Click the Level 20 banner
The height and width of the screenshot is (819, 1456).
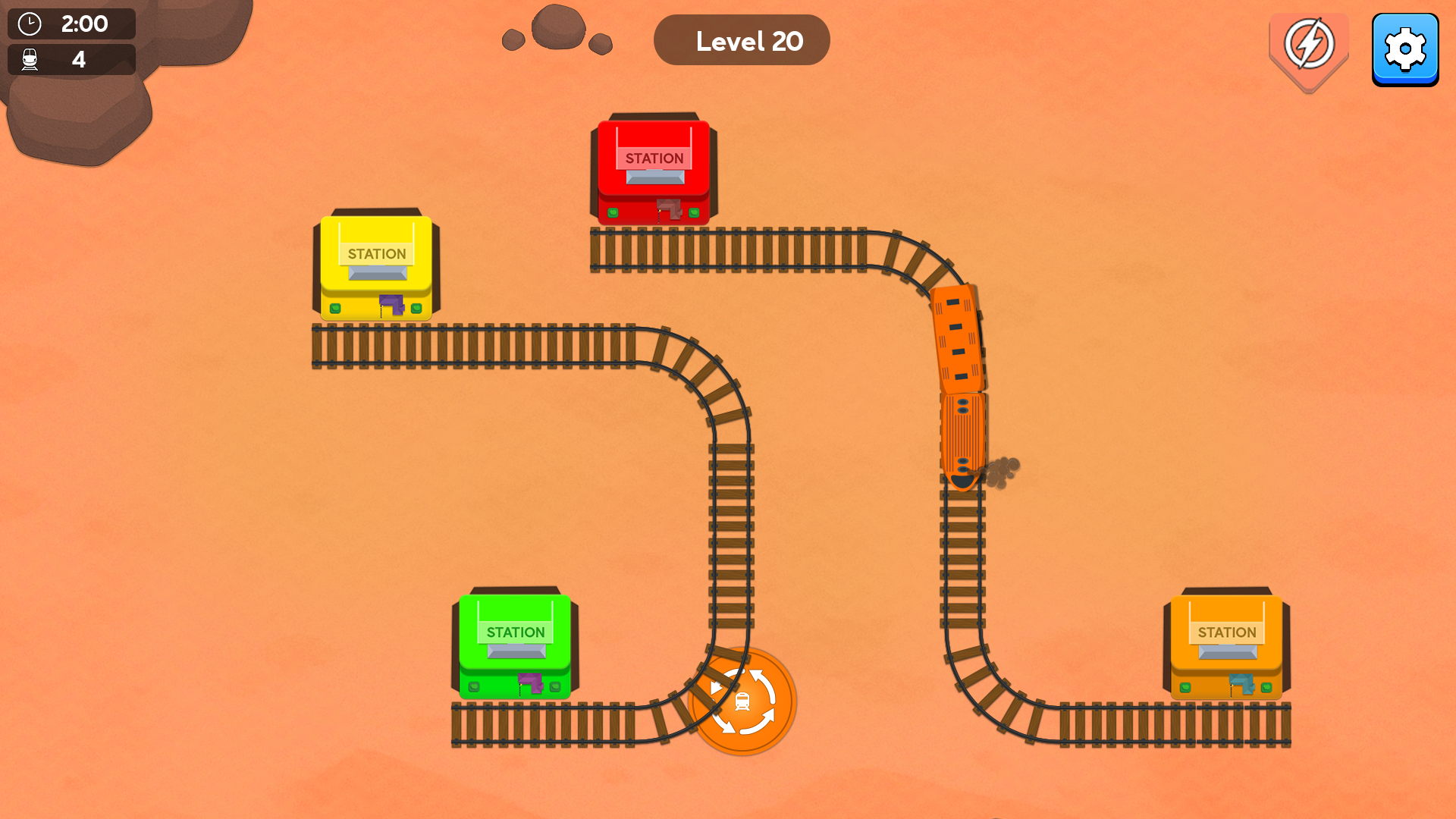click(x=742, y=39)
